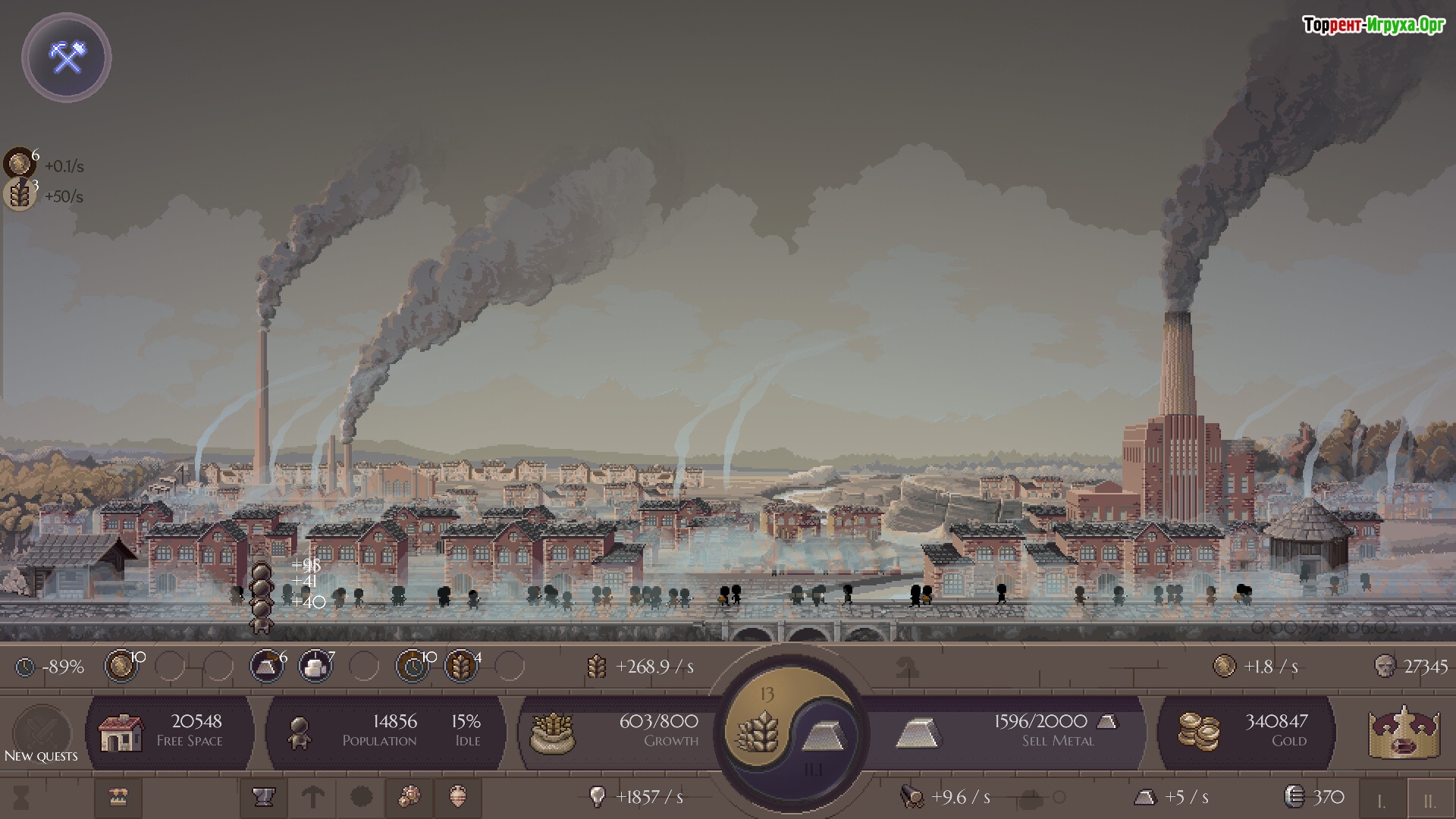Click the level 4 wheat upgrade
The image size is (1456, 819).
tap(460, 667)
